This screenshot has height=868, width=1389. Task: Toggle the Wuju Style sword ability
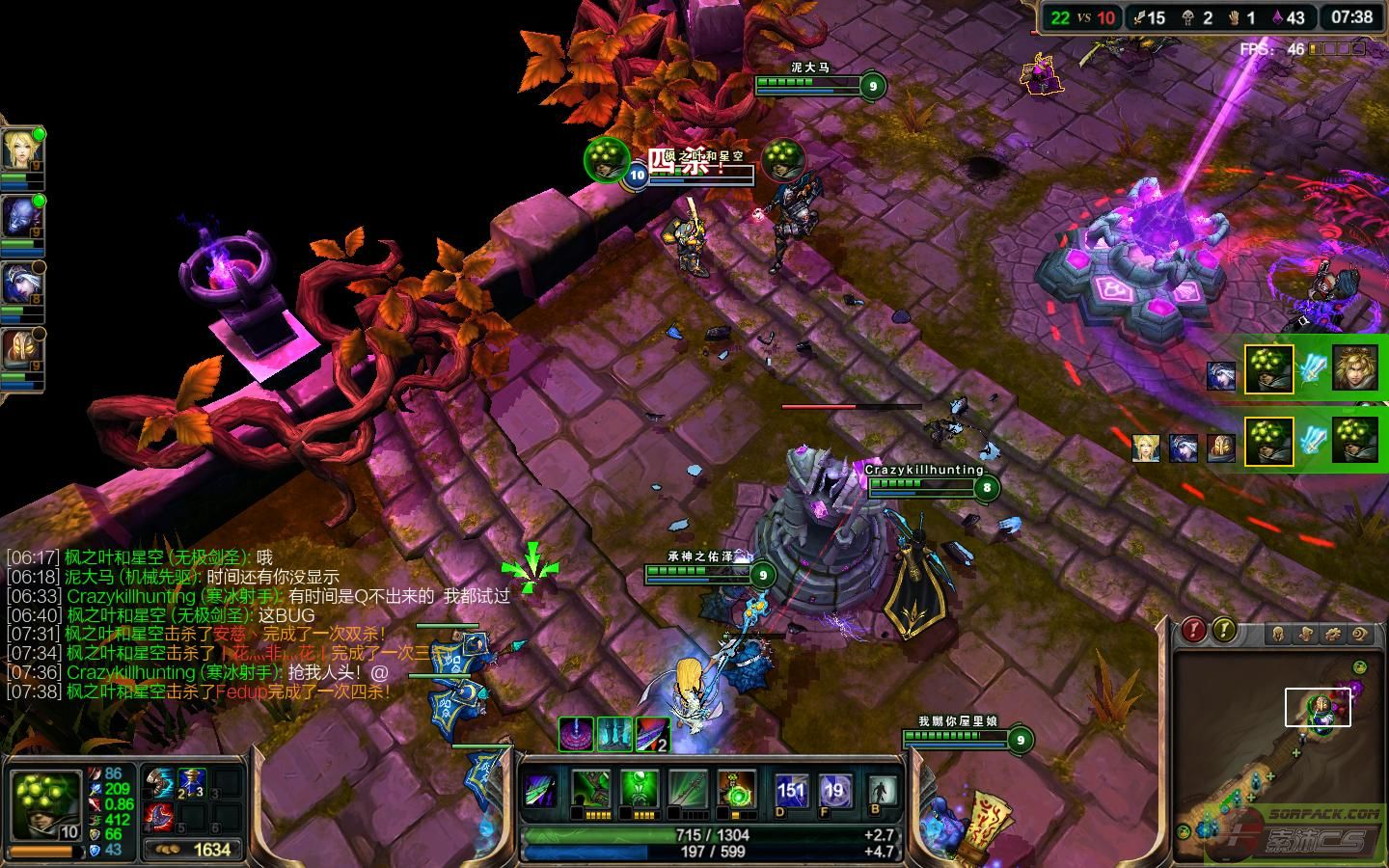click(688, 791)
